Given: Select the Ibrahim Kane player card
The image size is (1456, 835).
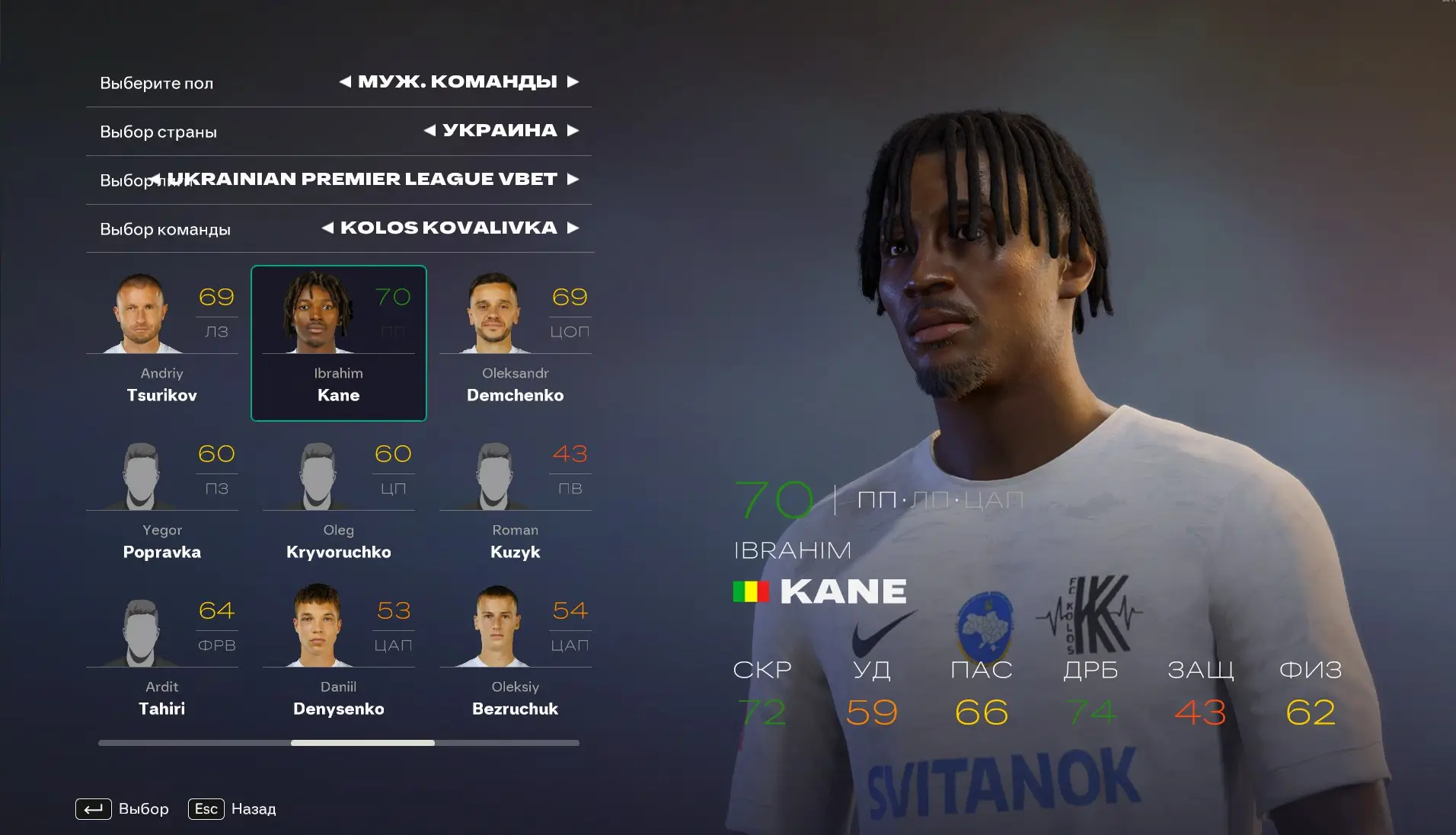Looking at the screenshot, I should (339, 343).
